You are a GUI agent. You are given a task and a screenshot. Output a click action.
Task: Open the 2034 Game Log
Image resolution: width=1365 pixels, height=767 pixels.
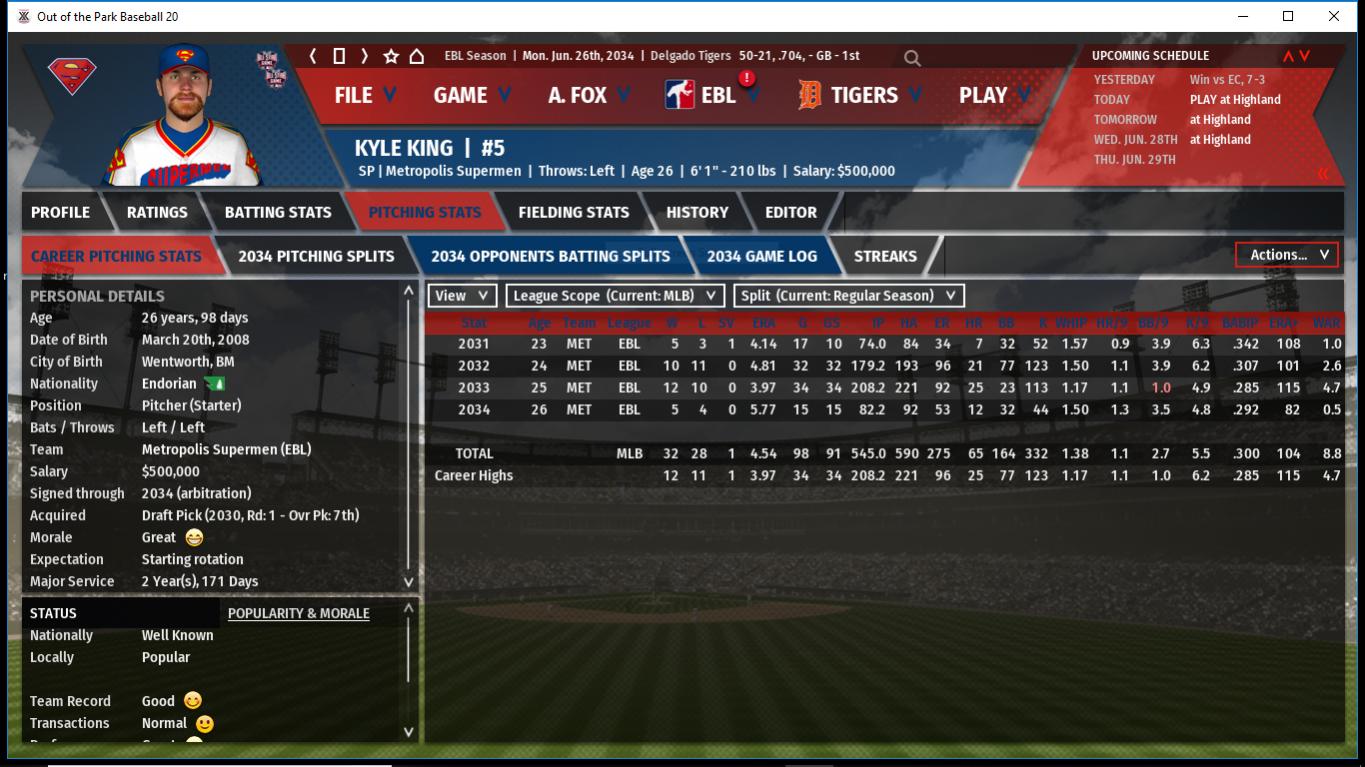coord(761,256)
